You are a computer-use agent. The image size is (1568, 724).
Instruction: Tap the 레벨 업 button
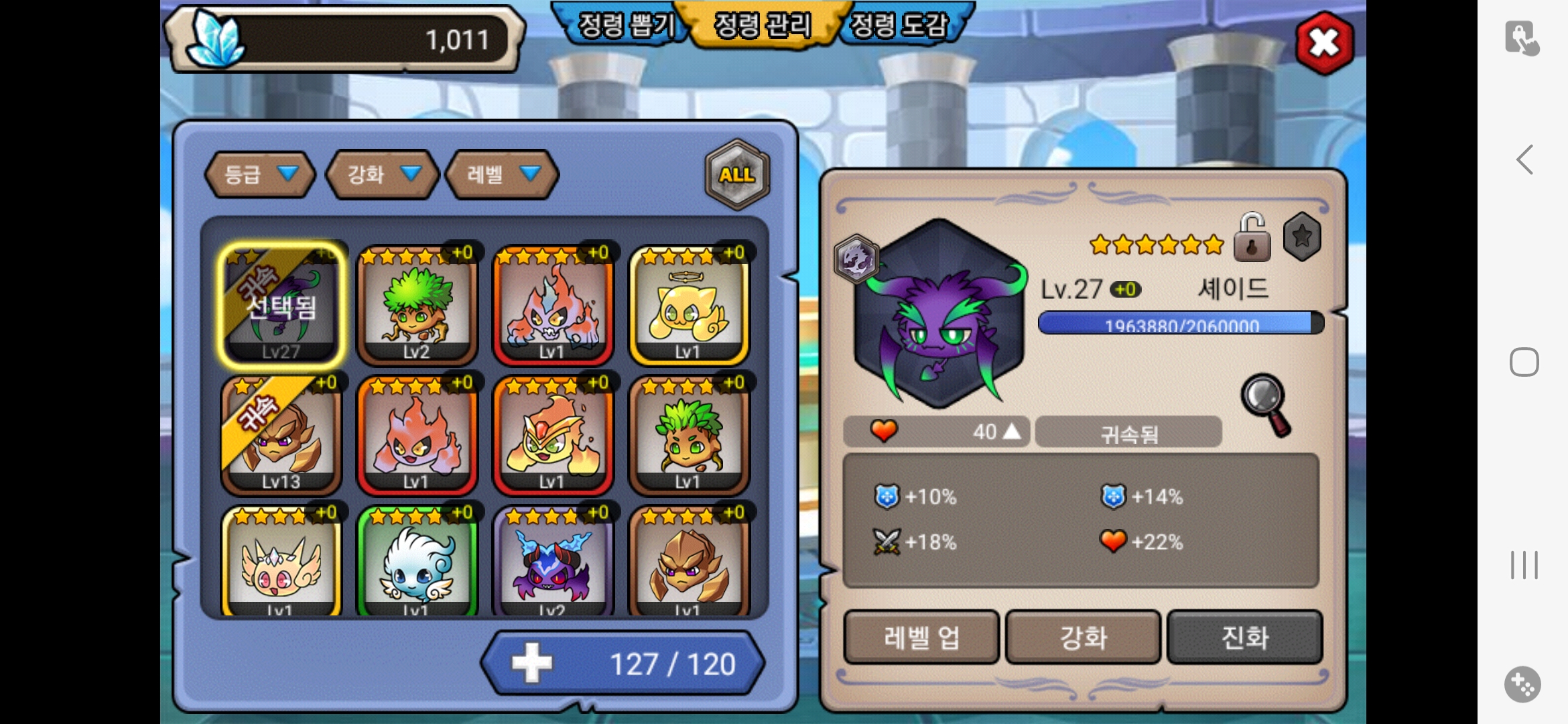(921, 637)
